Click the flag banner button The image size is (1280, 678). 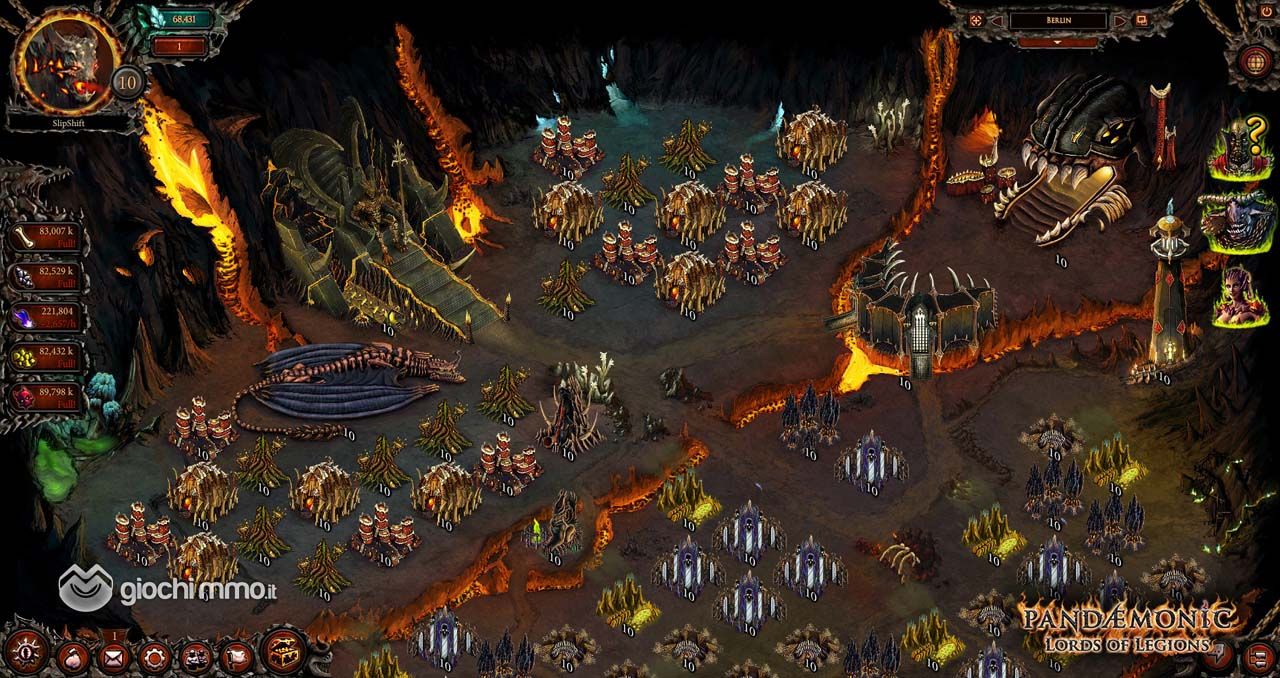click(236, 657)
